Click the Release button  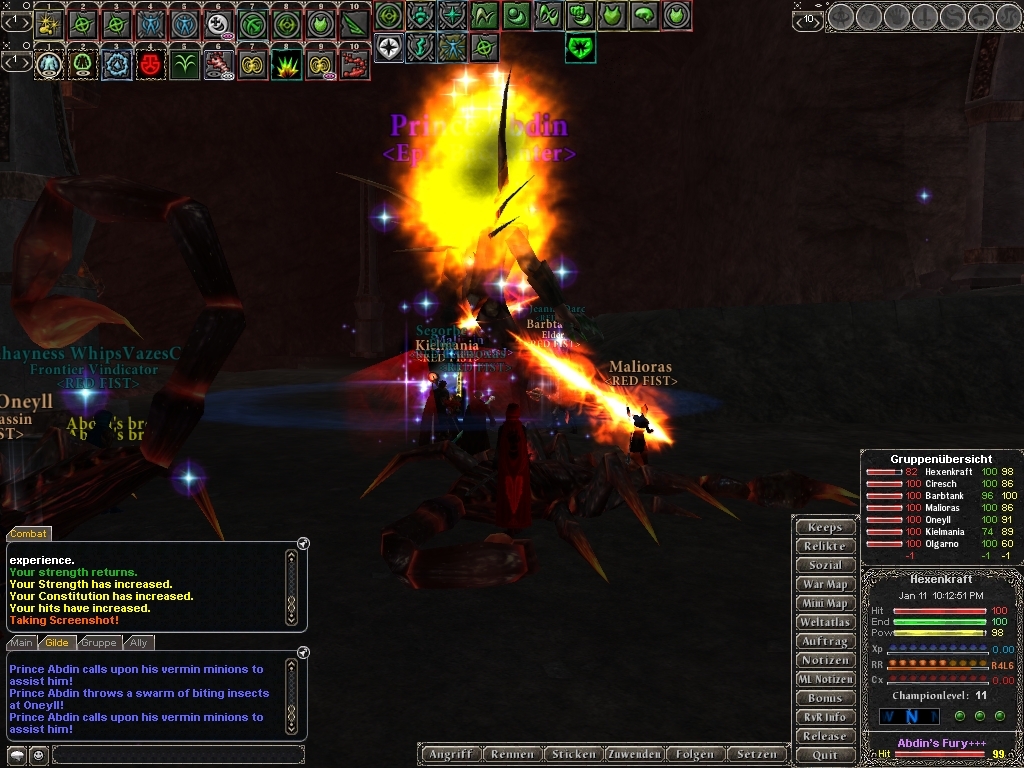[x=825, y=736]
